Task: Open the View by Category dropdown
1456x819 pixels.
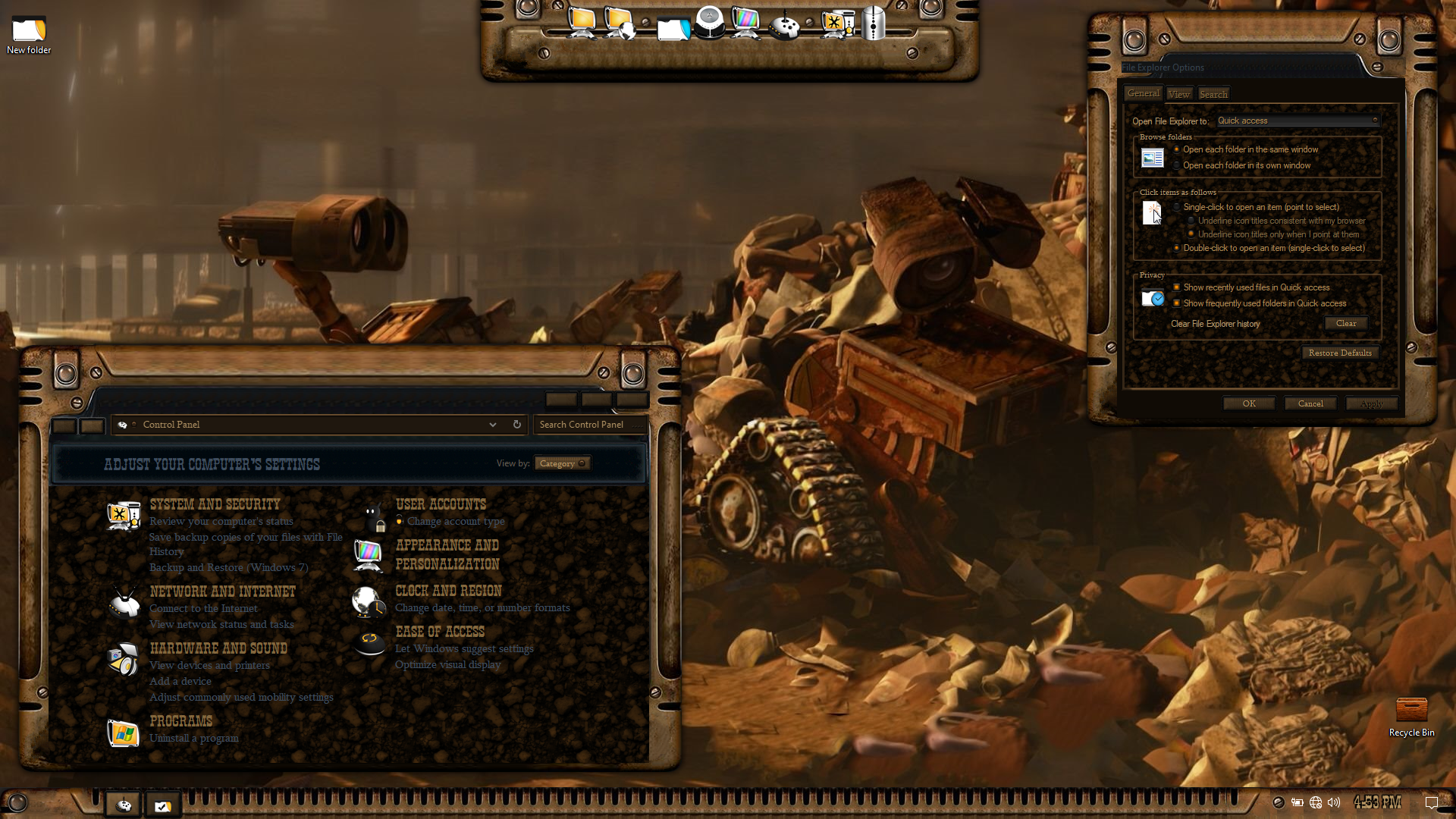Action: click(x=562, y=463)
